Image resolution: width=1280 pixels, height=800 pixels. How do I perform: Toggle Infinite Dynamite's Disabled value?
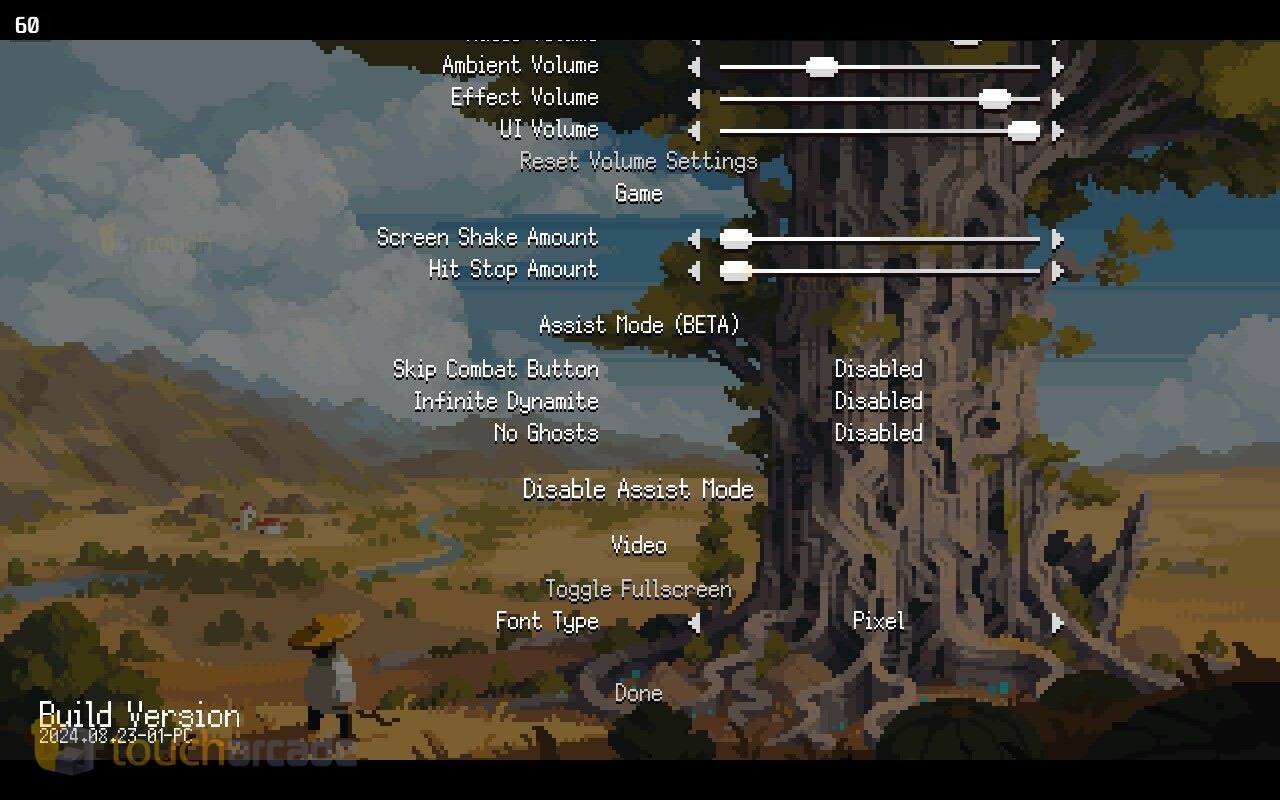click(x=878, y=401)
